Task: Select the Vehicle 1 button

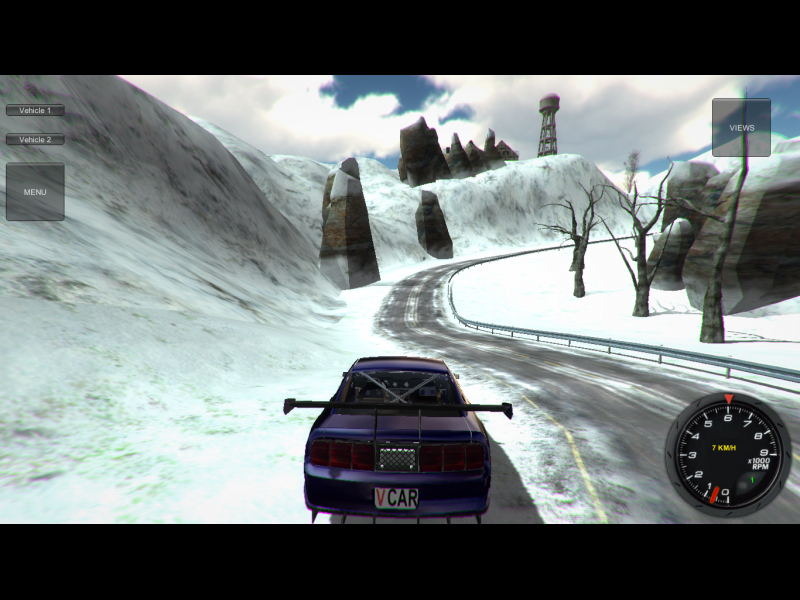Action: pos(35,110)
